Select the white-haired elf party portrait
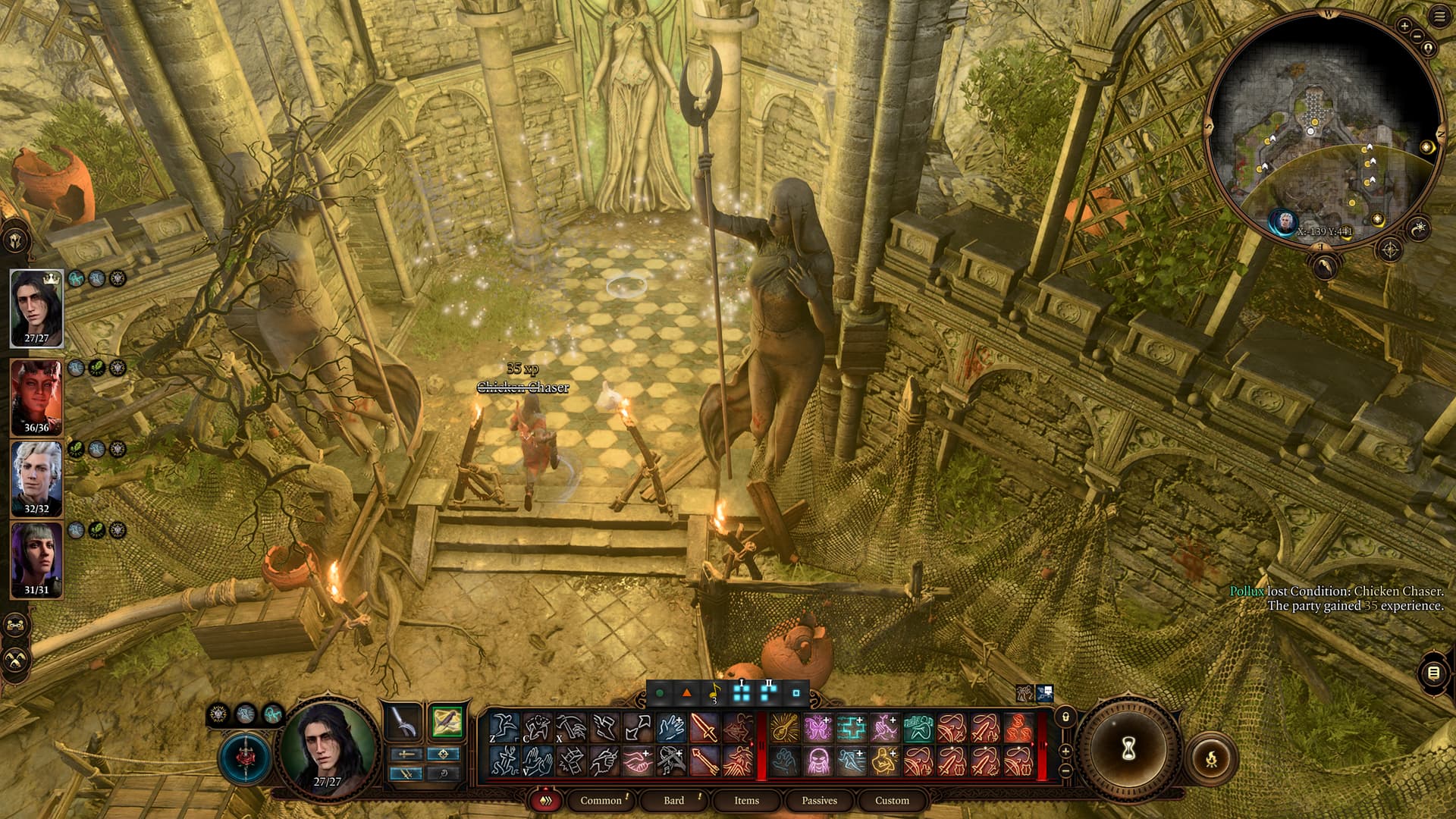The width and height of the screenshot is (1456, 819). click(36, 478)
